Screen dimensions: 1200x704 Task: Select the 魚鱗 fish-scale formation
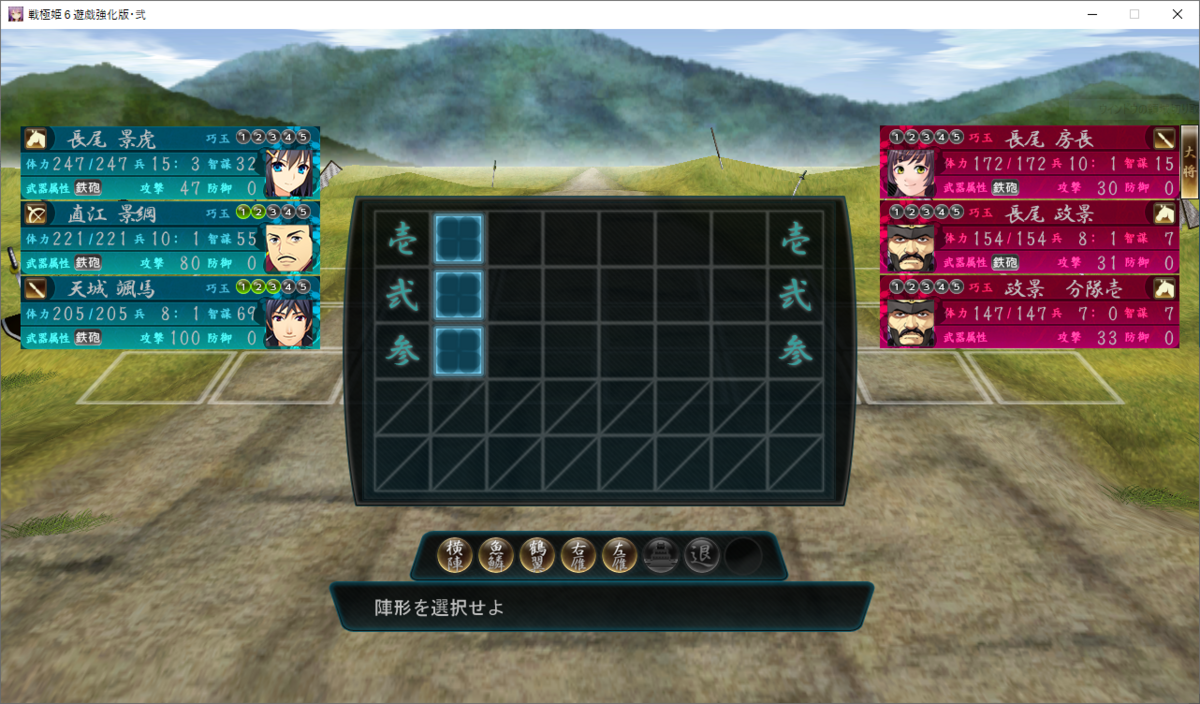[496, 554]
